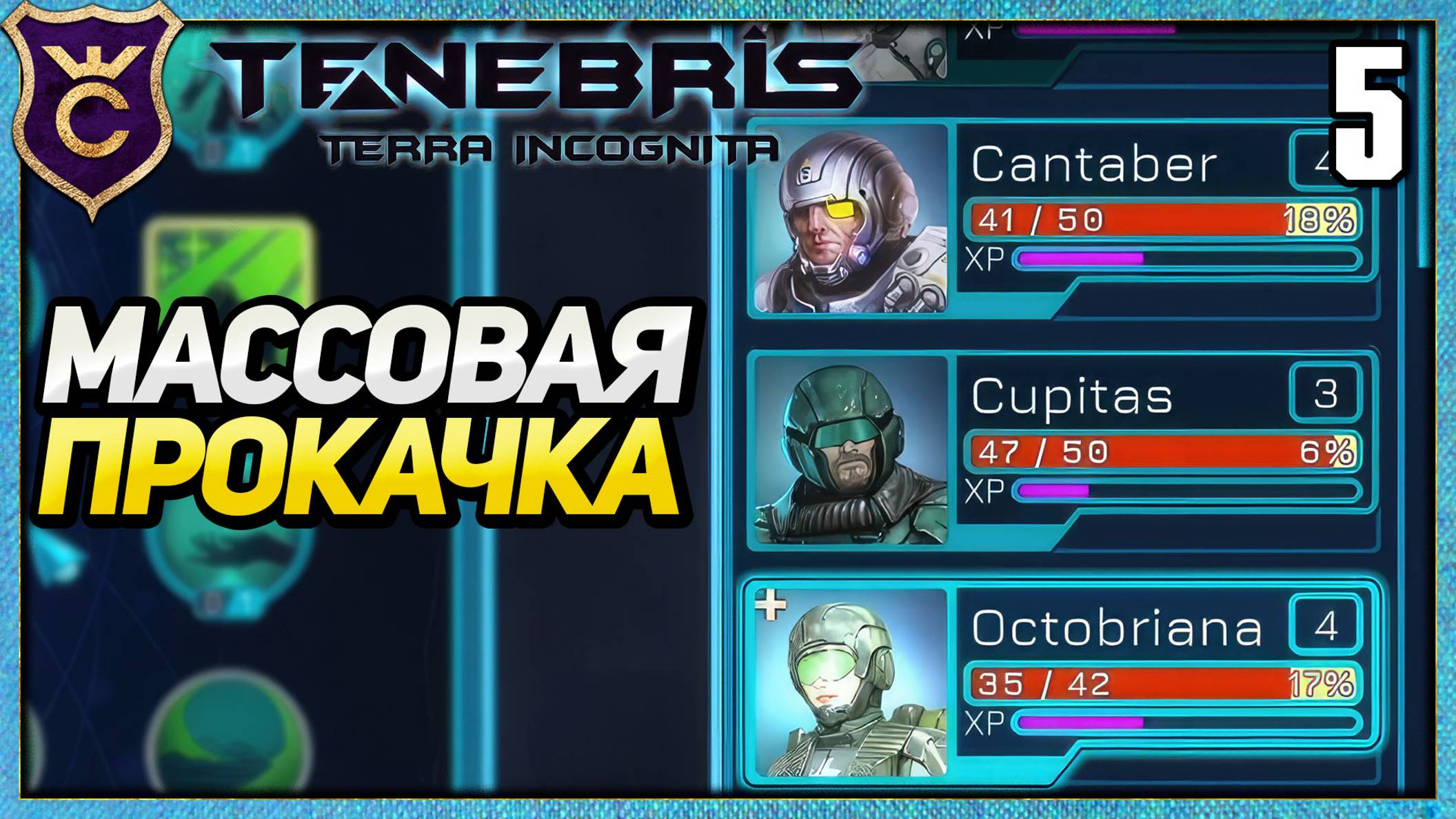This screenshot has width=1456, height=819.
Task: Open the partially visible soldier portrait at top
Action: [x=896, y=41]
